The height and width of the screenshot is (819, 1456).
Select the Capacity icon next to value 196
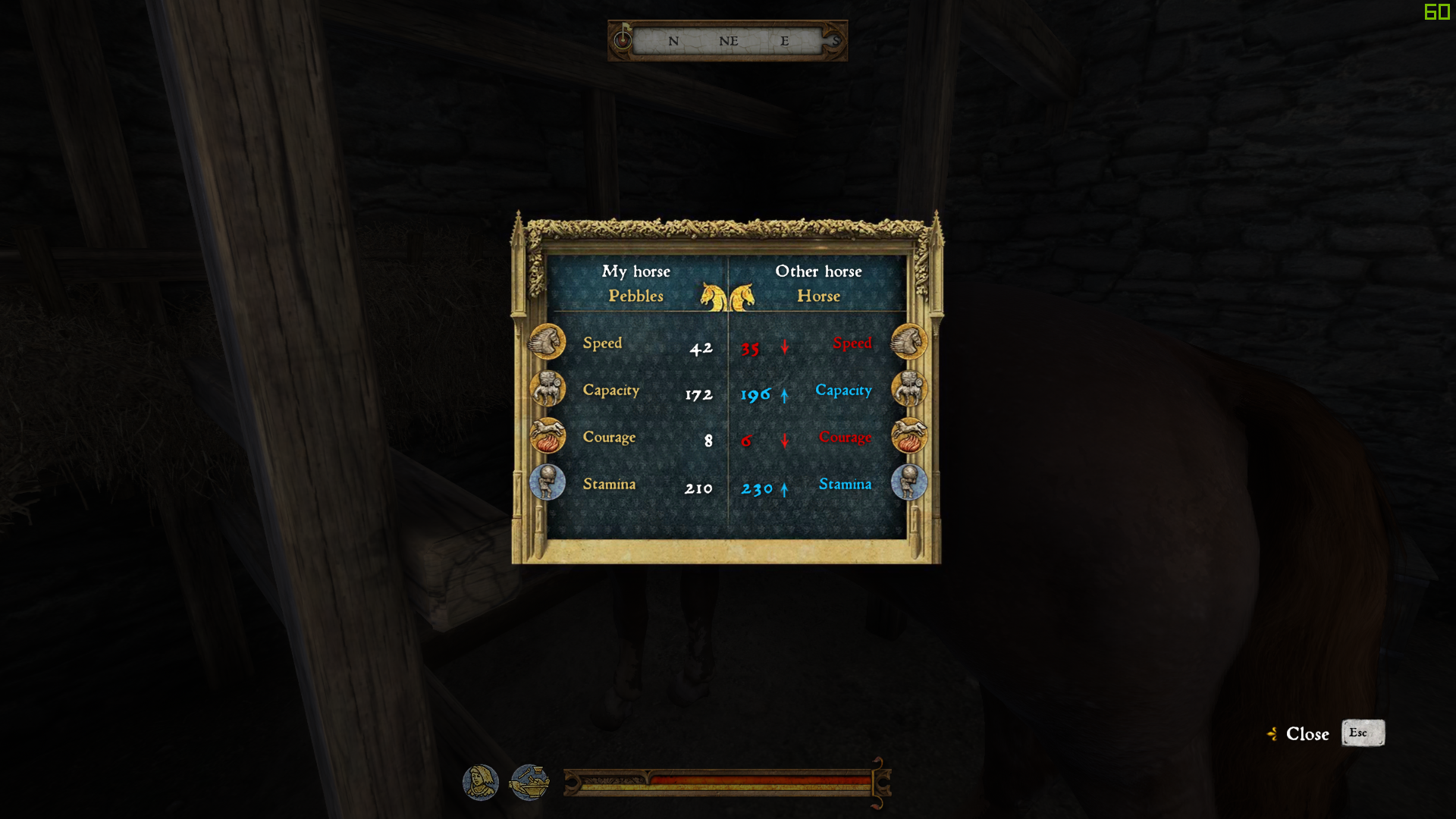[908, 388]
